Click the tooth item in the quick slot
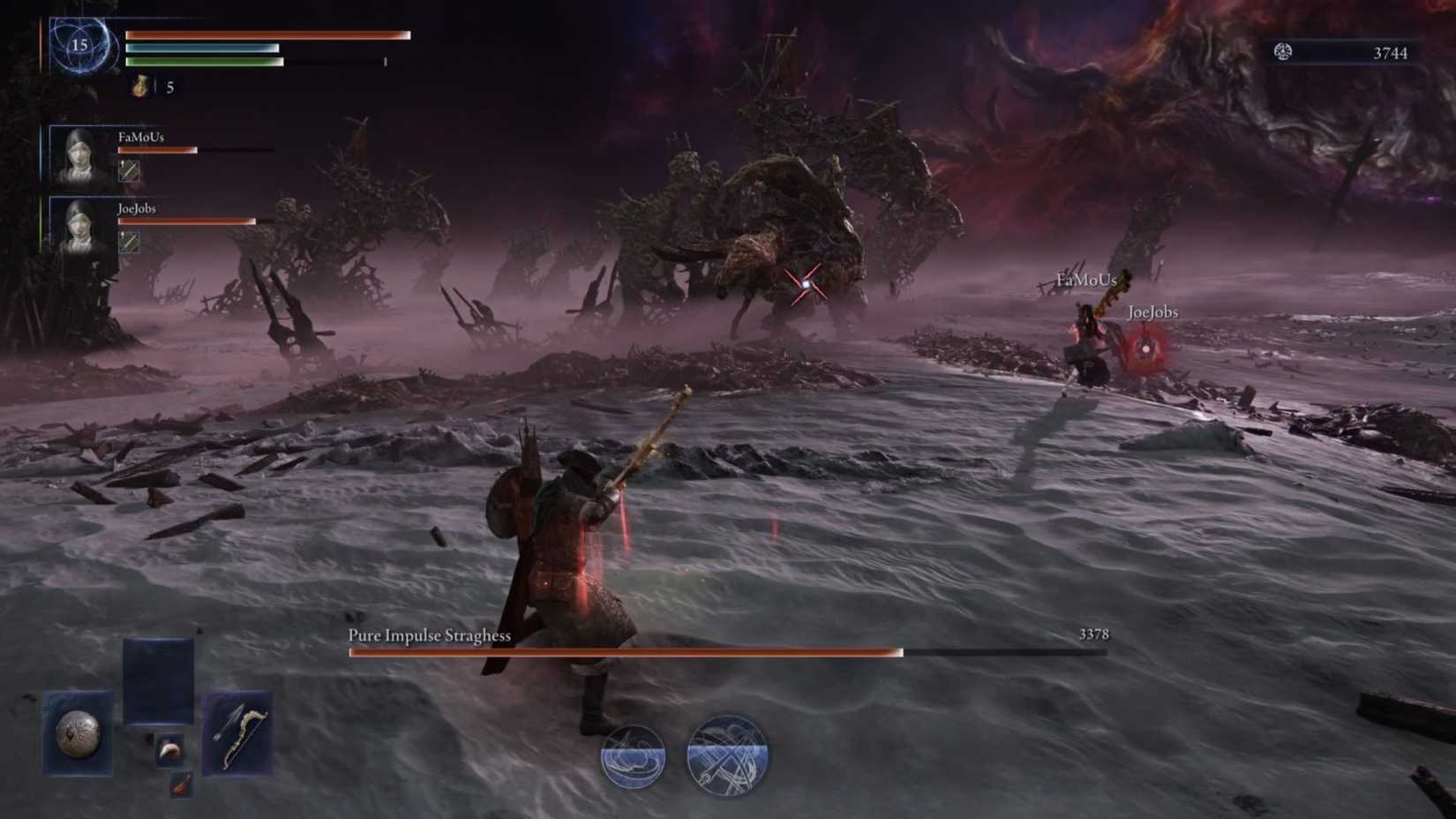Viewport: 1456px width, 819px height. pyautogui.click(x=170, y=752)
